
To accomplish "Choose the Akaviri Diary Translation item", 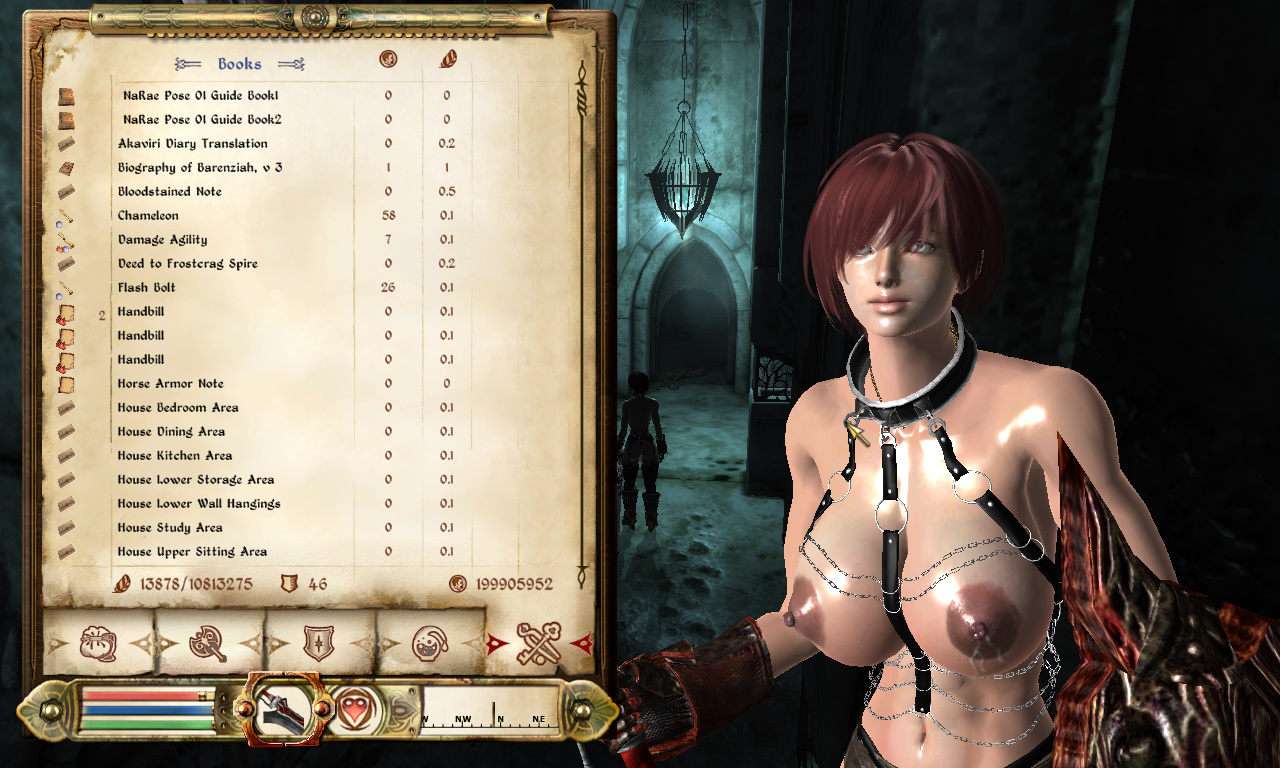I will [193, 144].
